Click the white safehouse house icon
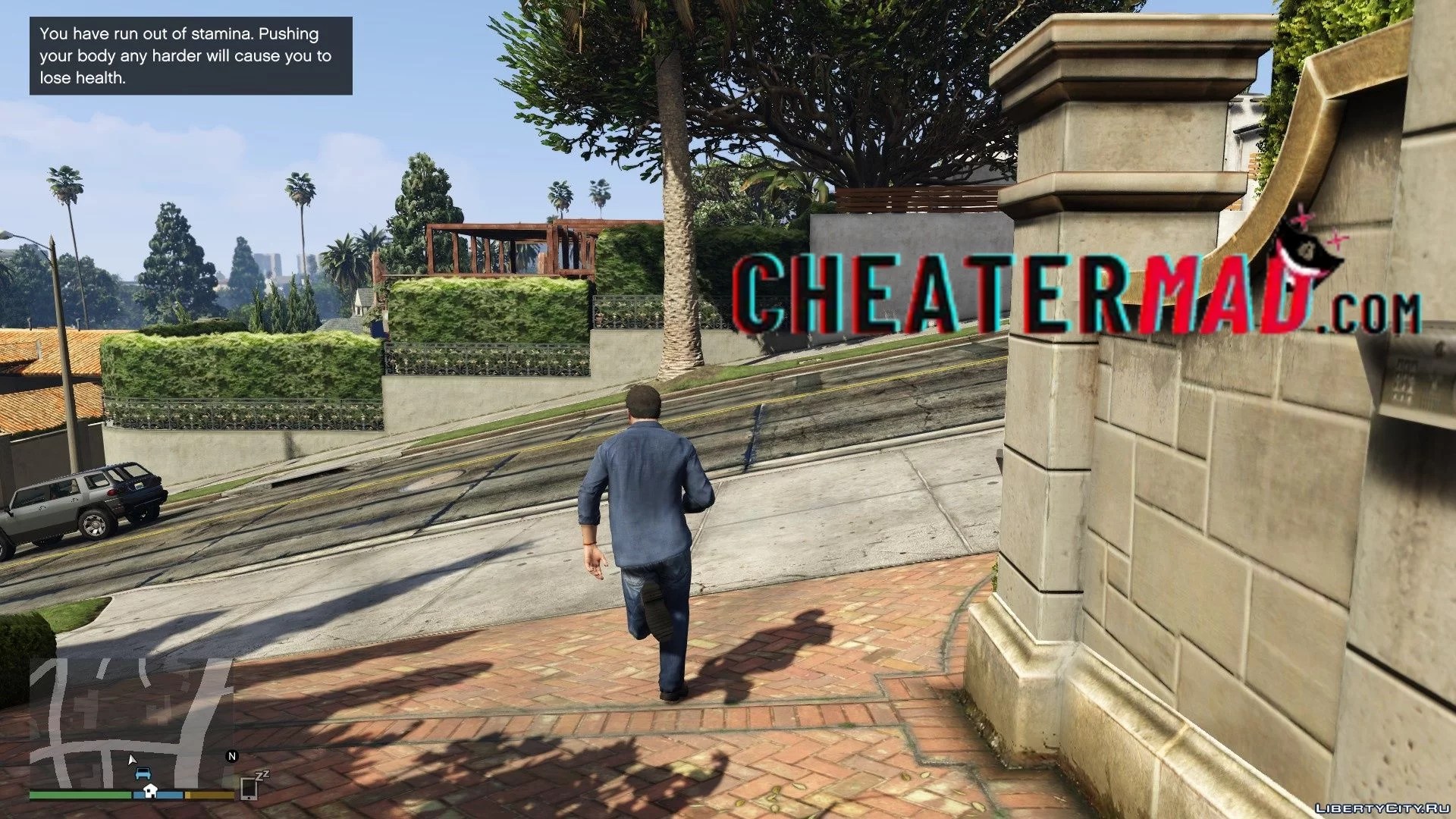Screen dimensions: 1456x819 pyautogui.click(x=149, y=792)
